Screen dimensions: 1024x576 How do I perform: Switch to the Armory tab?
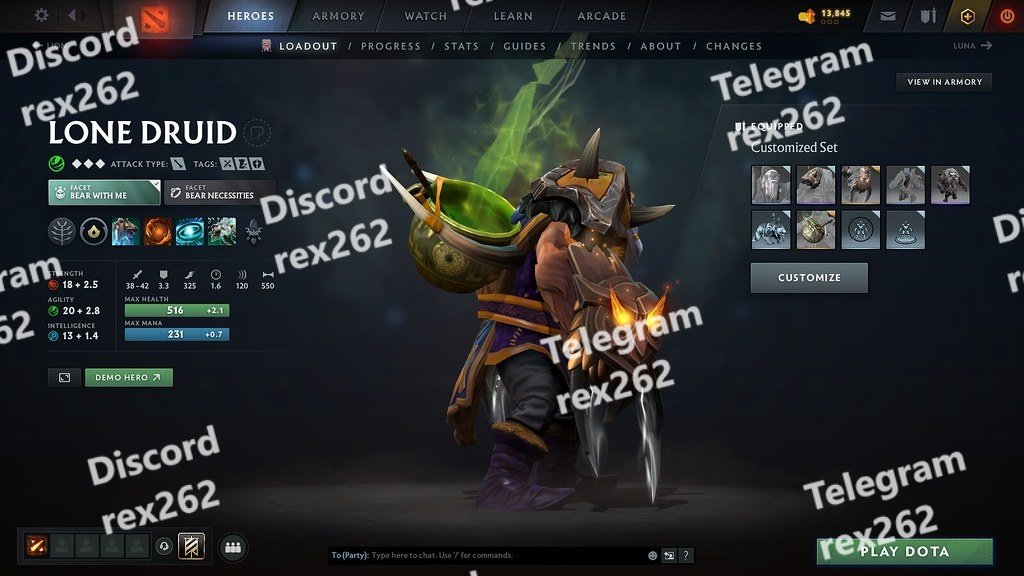pos(338,16)
